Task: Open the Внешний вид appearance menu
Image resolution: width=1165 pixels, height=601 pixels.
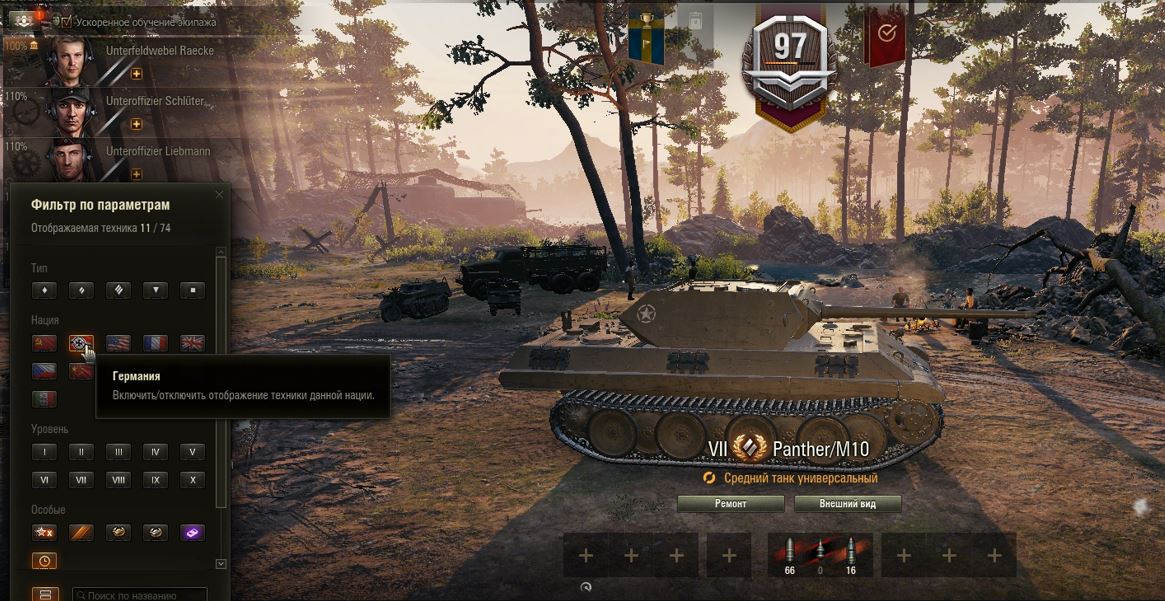Action: [x=848, y=504]
